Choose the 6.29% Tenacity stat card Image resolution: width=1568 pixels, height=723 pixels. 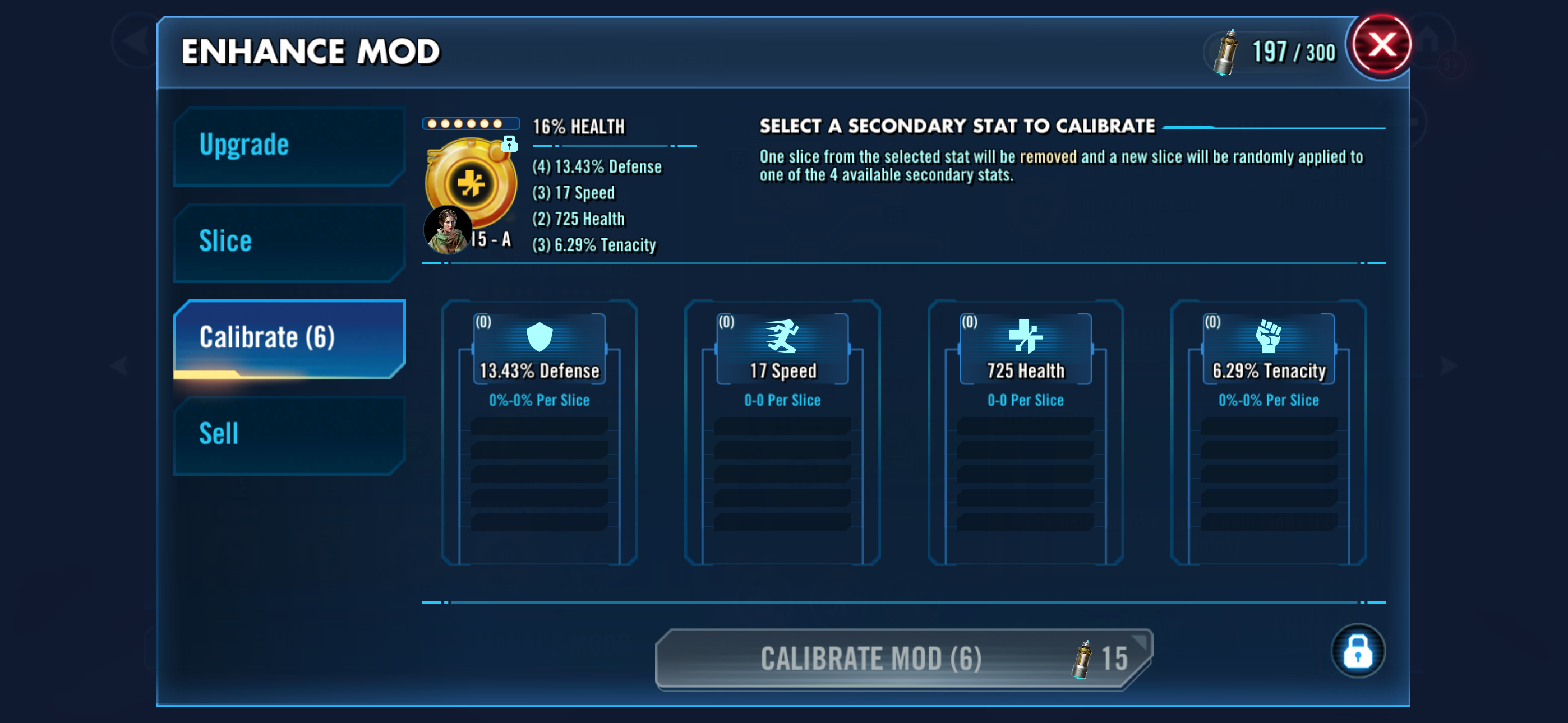pyautogui.click(x=1268, y=432)
